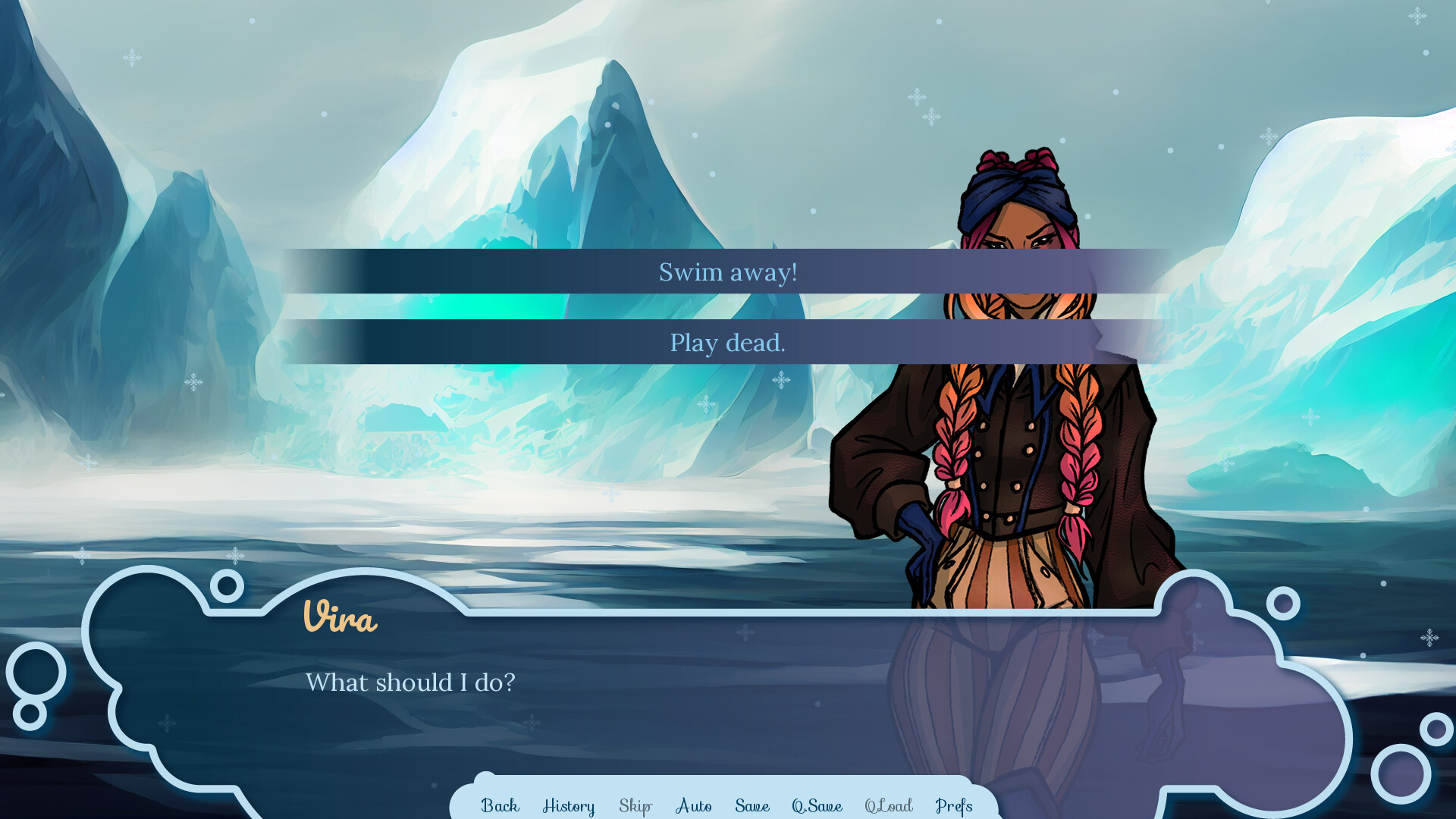Select the "Swim away!" choice

point(727,271)
